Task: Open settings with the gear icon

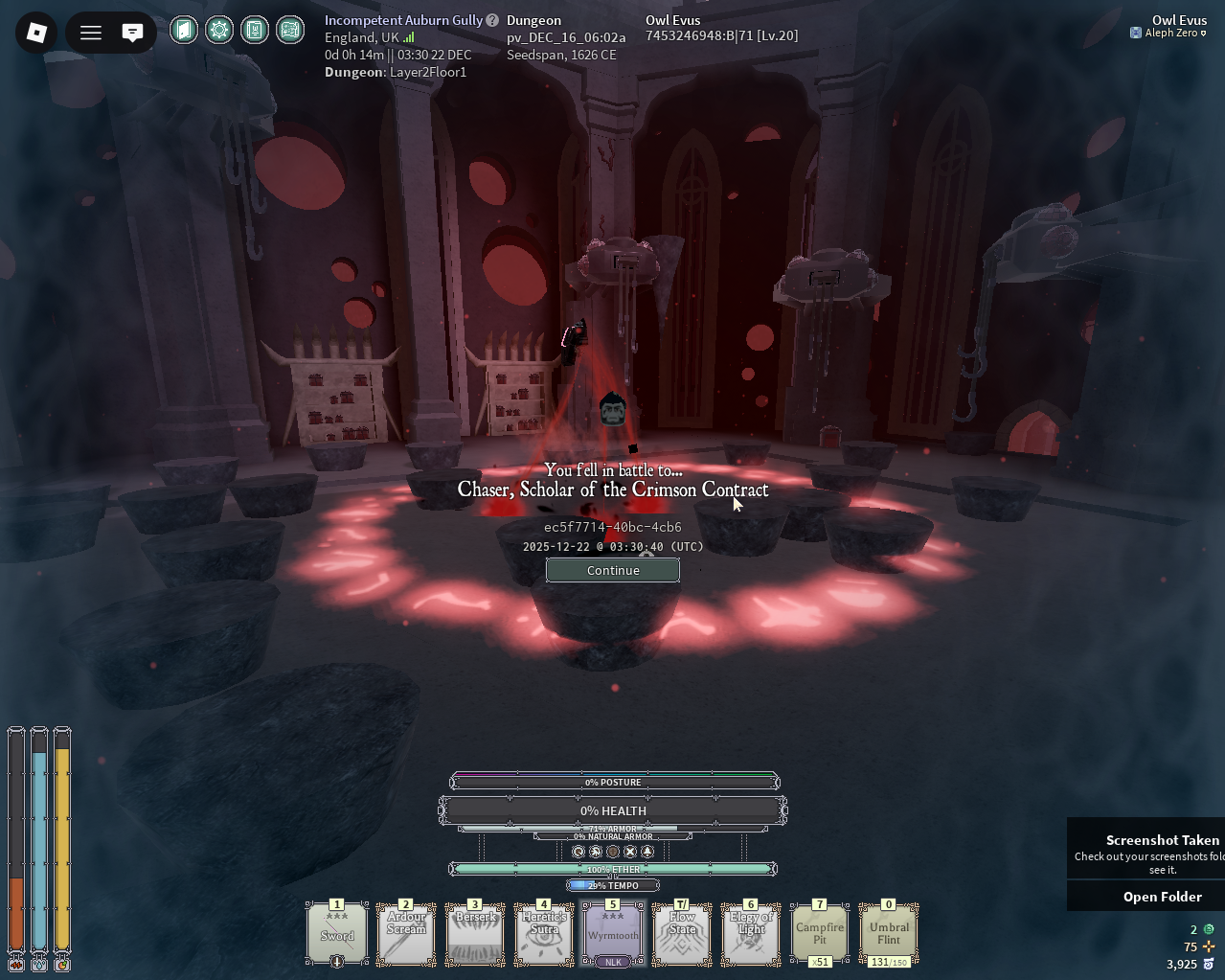Action: click(219, 31)
